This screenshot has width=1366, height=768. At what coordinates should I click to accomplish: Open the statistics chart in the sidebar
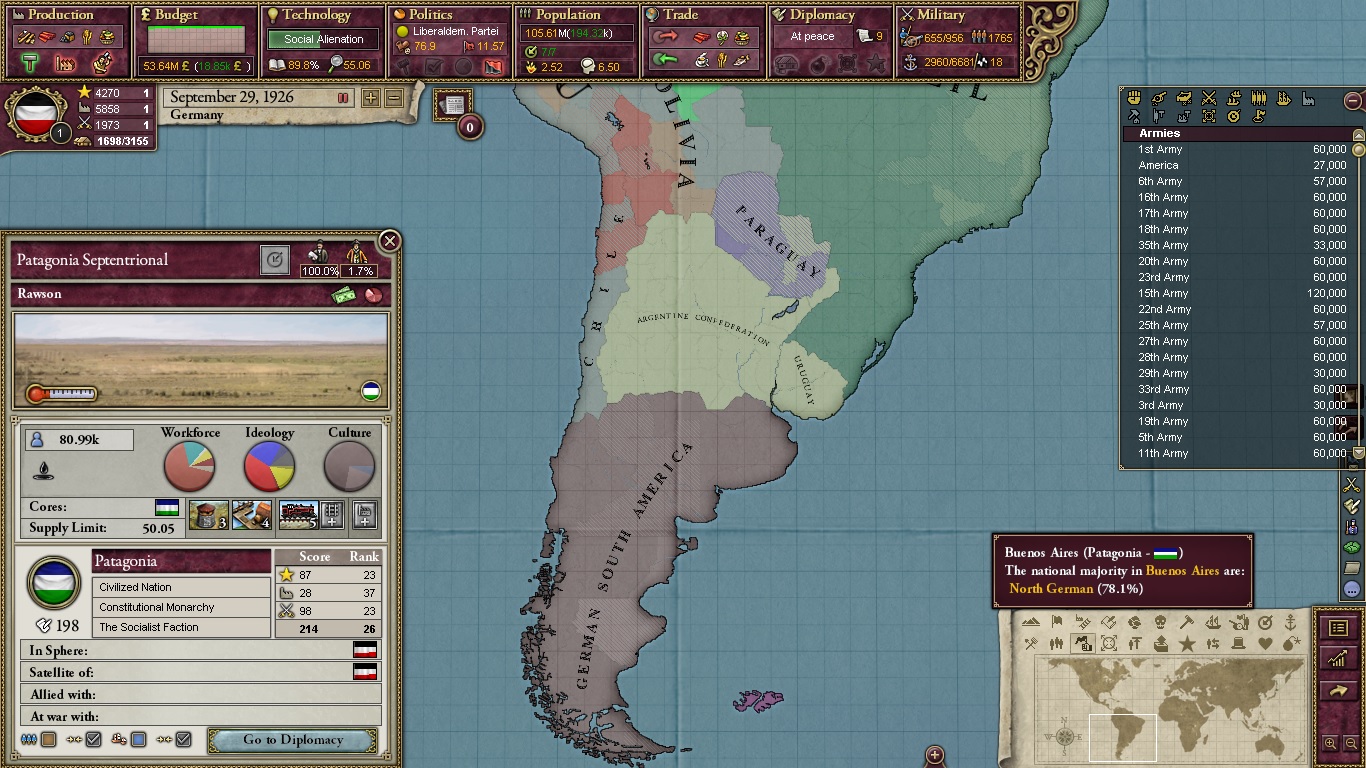1339,658
